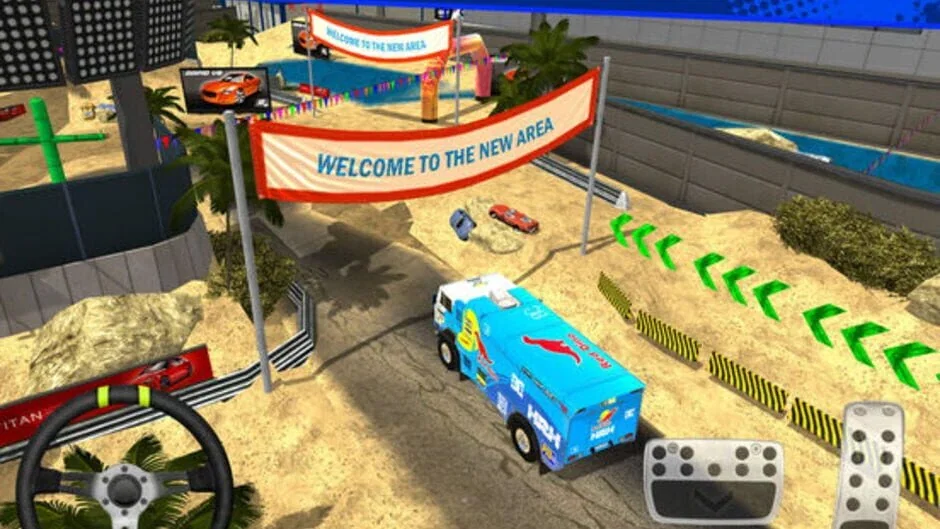940x529 pixels.
Task: Hit the wide brake pedal
Action: (x=713, y=481)
